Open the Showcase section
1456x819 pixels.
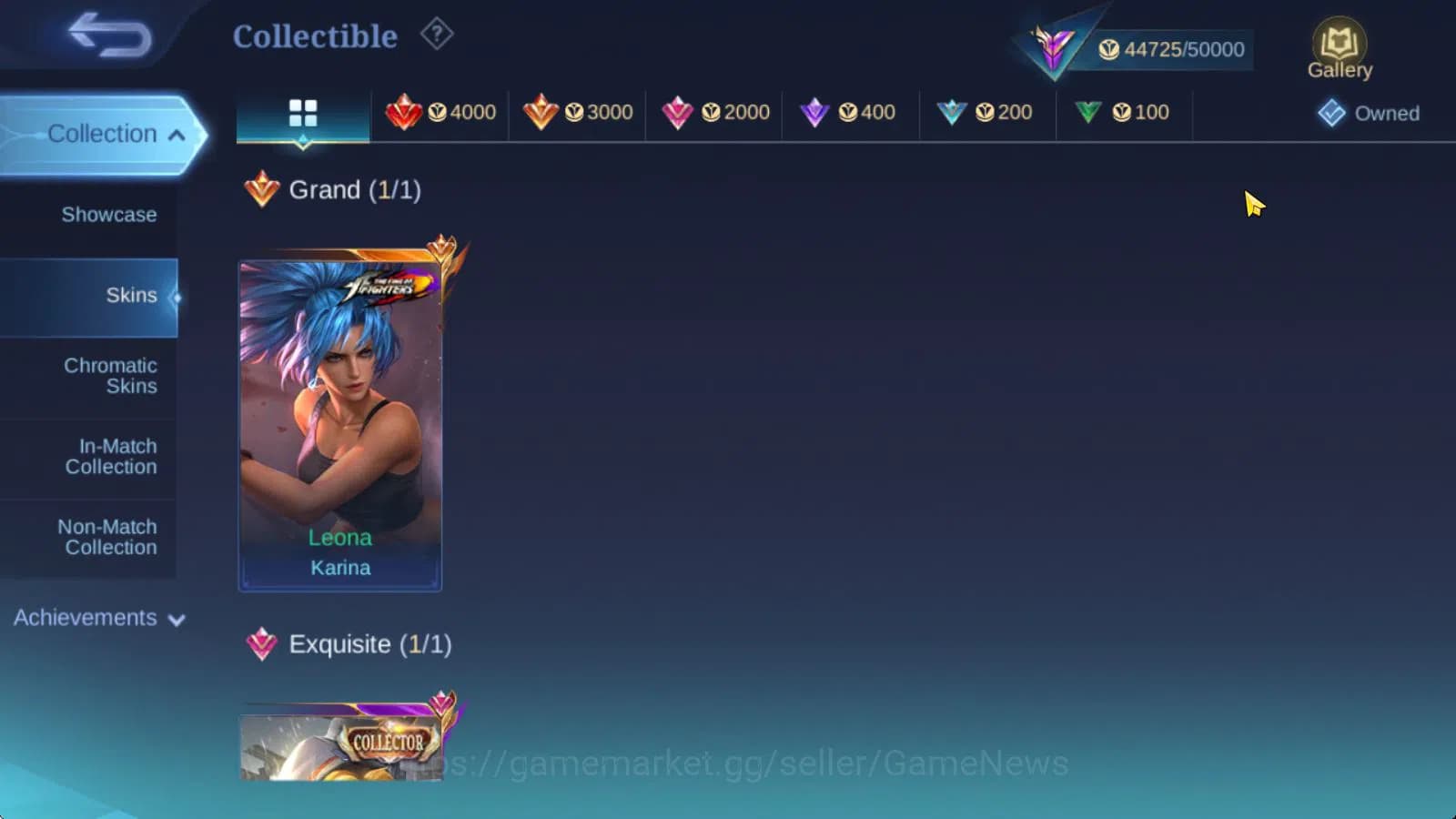coord(108,215)
